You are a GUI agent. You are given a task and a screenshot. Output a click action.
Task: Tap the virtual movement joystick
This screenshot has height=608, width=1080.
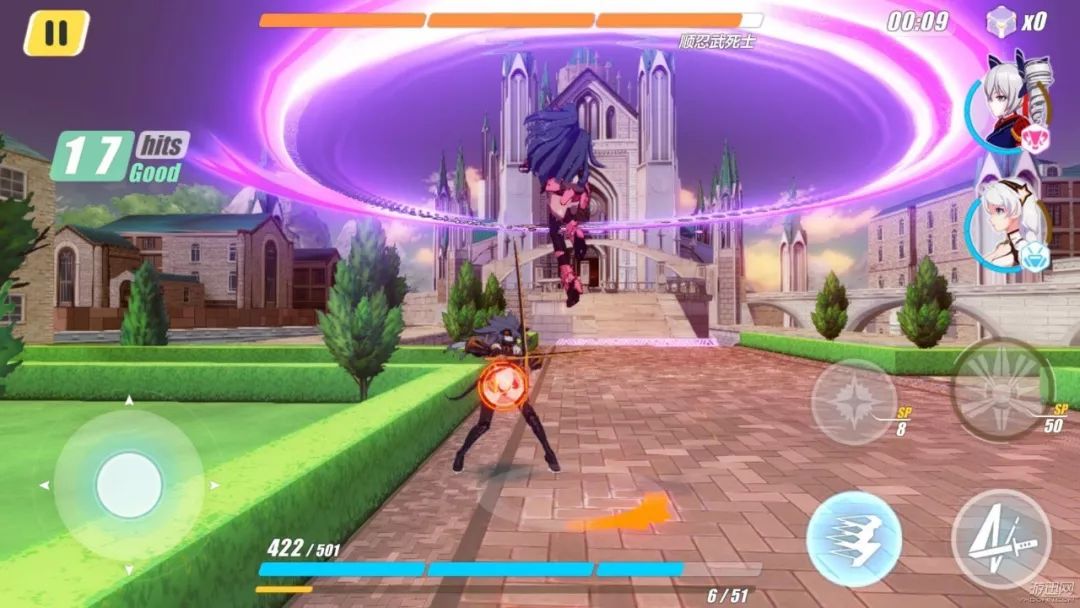click(x=129, y=485)
